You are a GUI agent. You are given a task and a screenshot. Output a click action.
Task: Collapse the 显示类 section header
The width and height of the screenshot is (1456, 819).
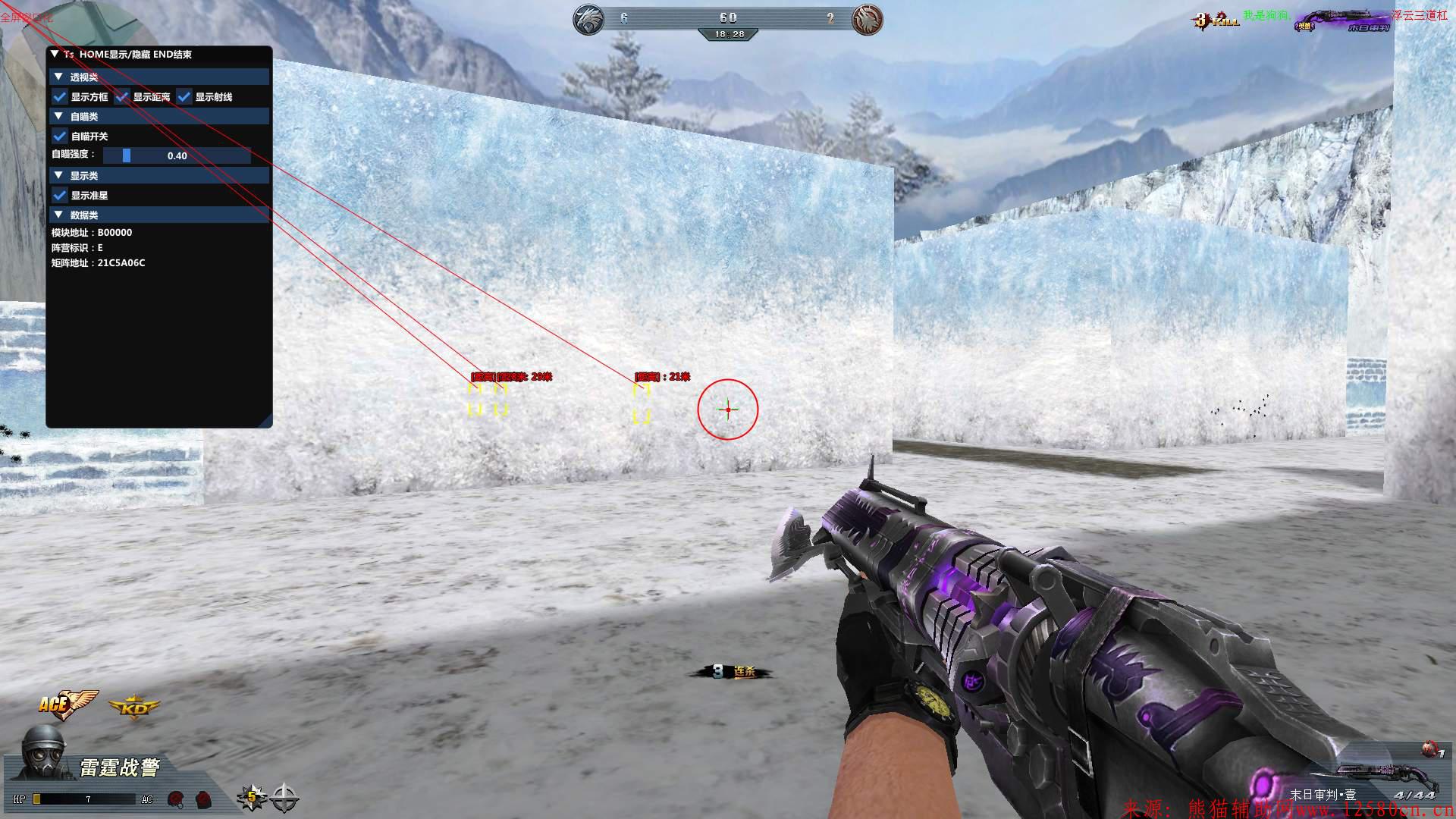click(x=58, y=175)
